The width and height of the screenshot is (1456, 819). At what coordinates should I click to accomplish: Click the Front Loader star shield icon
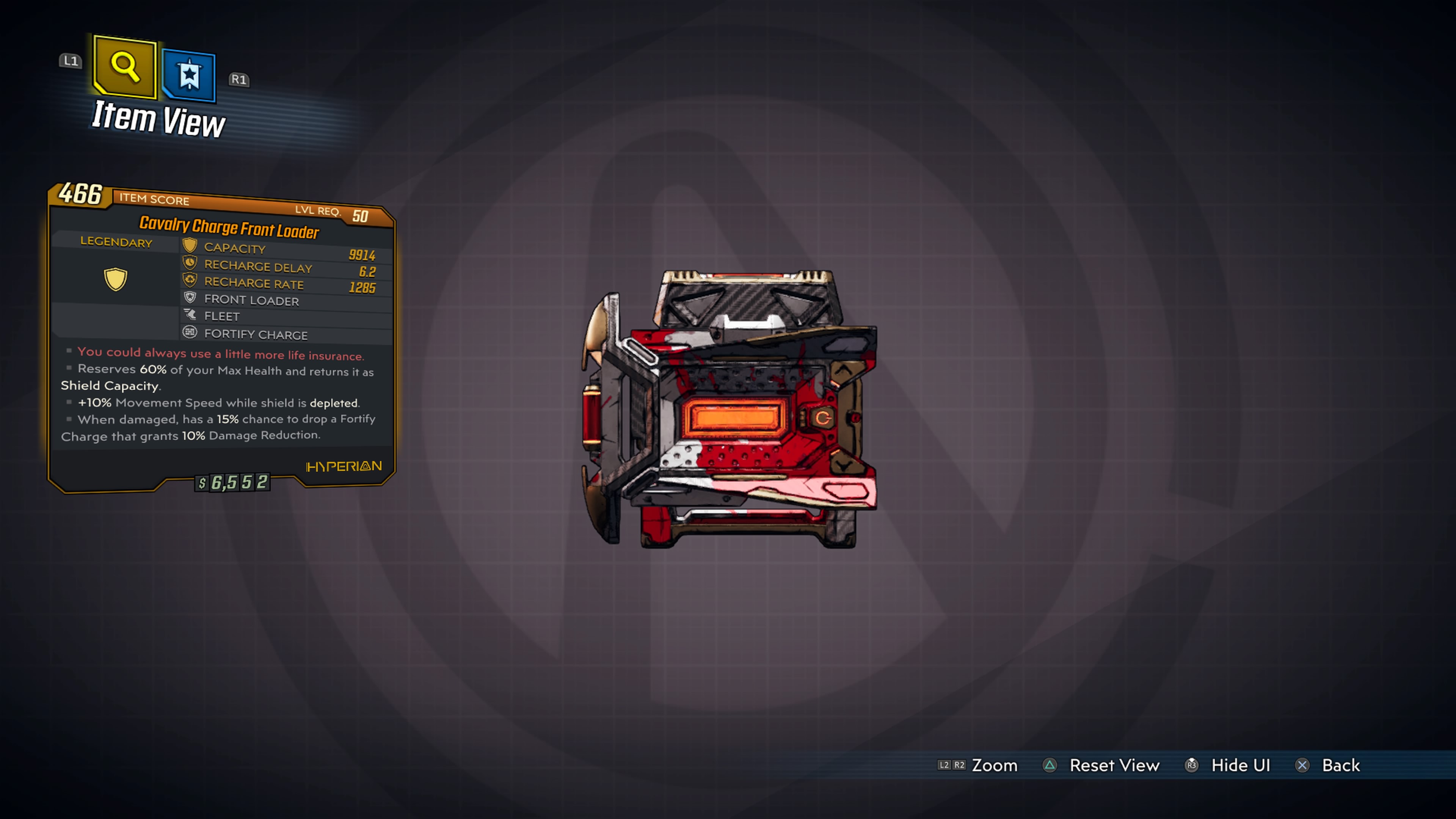(190, 298)
